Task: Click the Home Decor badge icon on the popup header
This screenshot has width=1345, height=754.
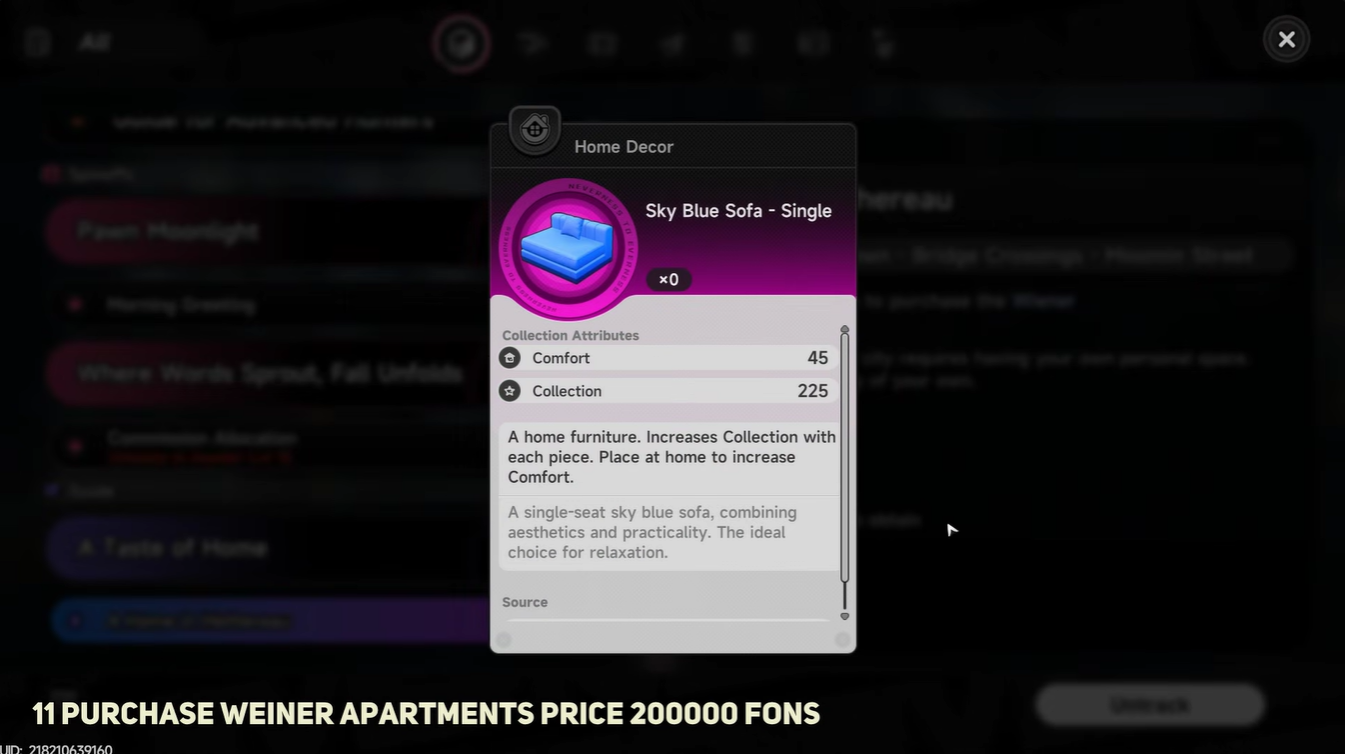Action: pyautogui.click(x=533, y=130)
